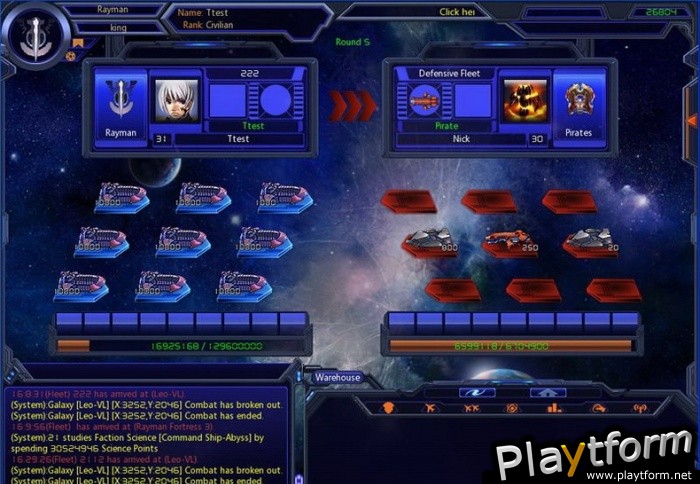This screenshot has height=484, width=700.
Task: Open the double airplane fleets icon
Action: point(471,408)
